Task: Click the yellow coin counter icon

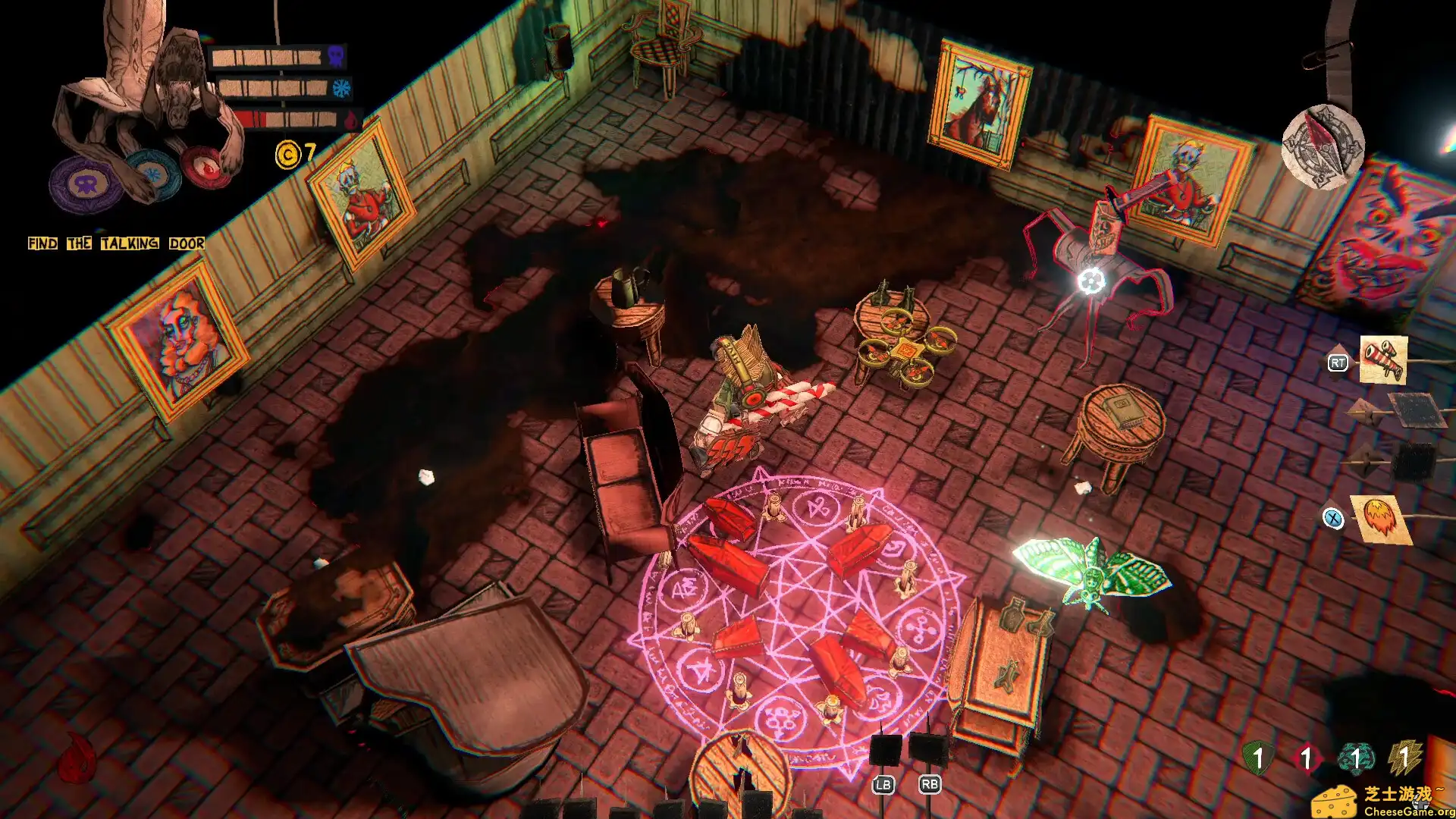Action: click(x=290, y=152)
